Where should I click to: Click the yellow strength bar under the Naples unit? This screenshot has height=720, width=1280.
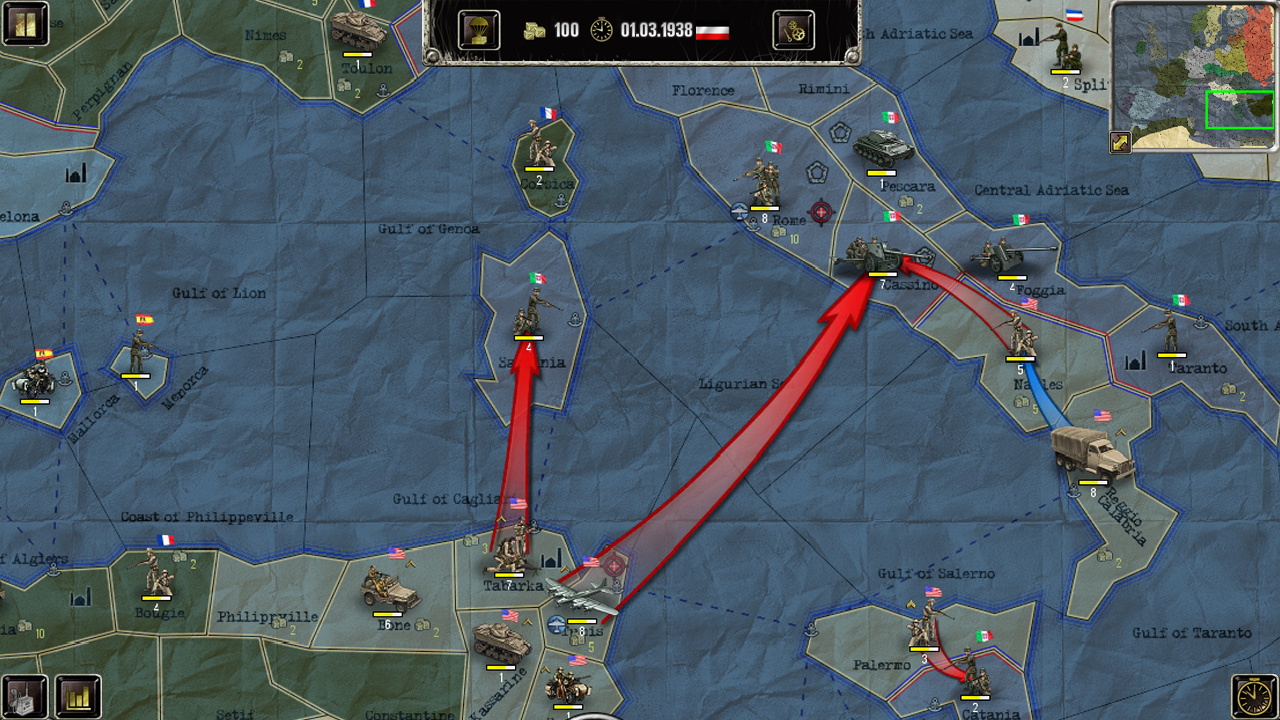coord(1019,359)
